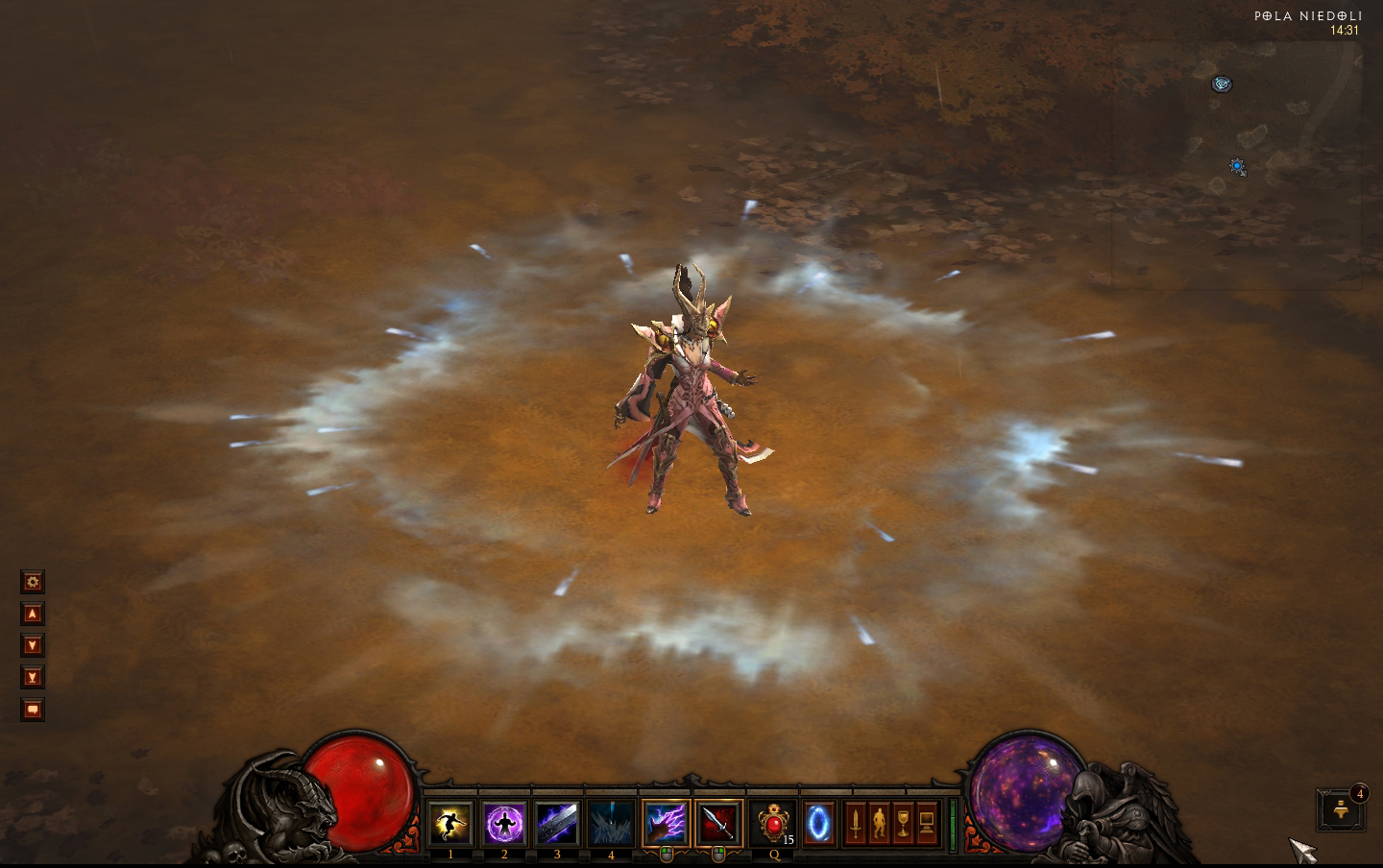Trigger the falling swords skill in slot 4

click(611, 823)
